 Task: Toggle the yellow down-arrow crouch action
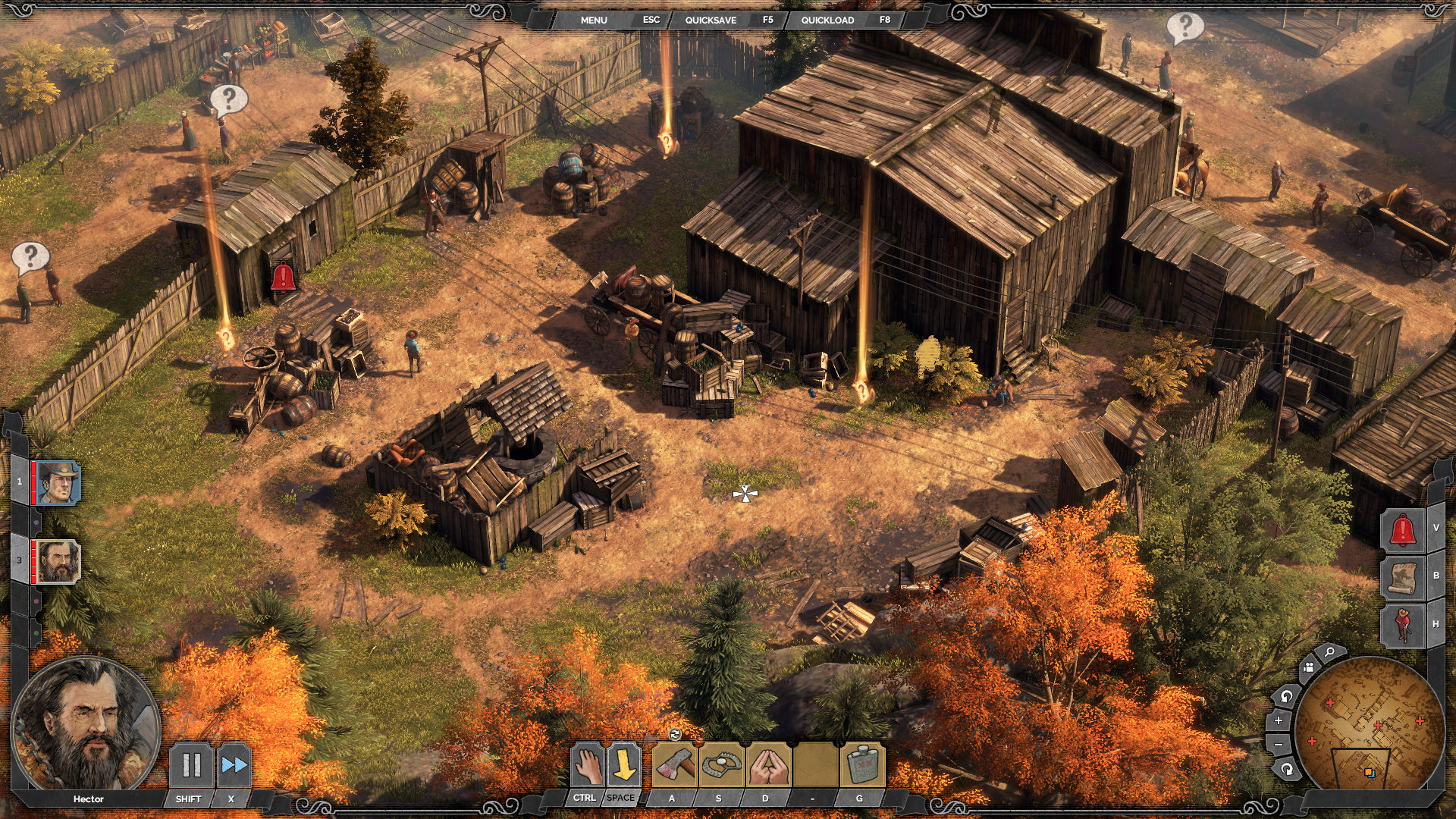coord(624,765)
